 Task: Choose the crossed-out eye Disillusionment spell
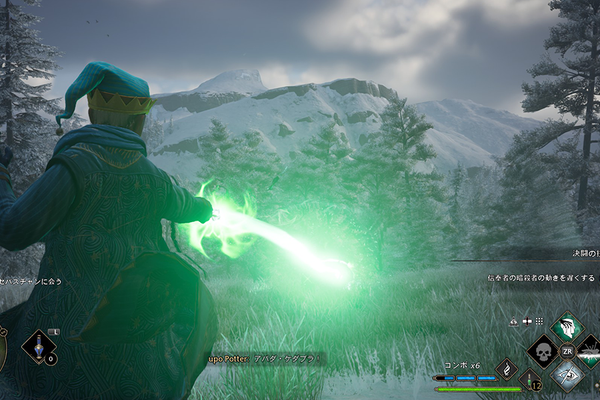click(x=566, y=376)
